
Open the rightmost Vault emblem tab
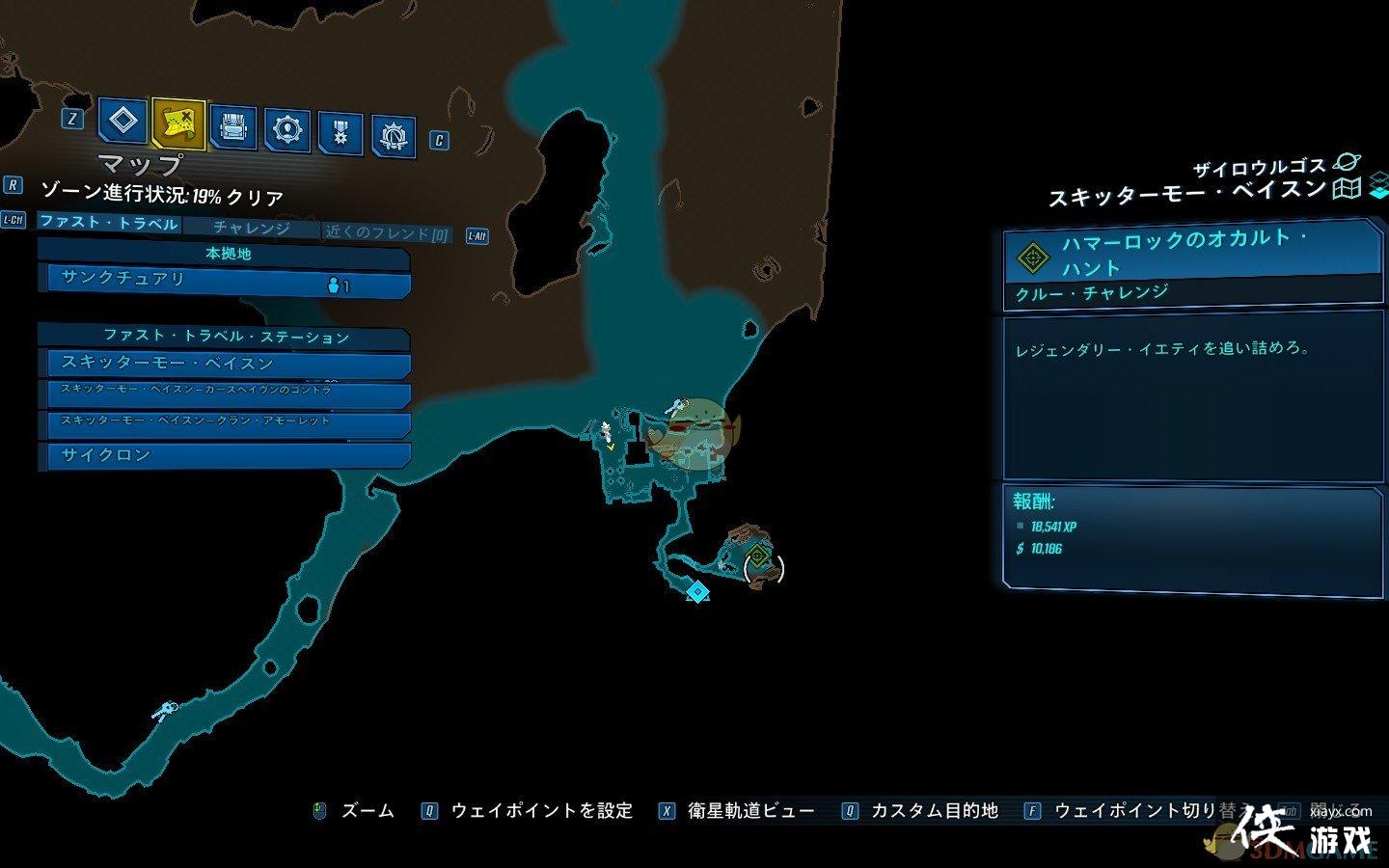[x=394, y=137]
